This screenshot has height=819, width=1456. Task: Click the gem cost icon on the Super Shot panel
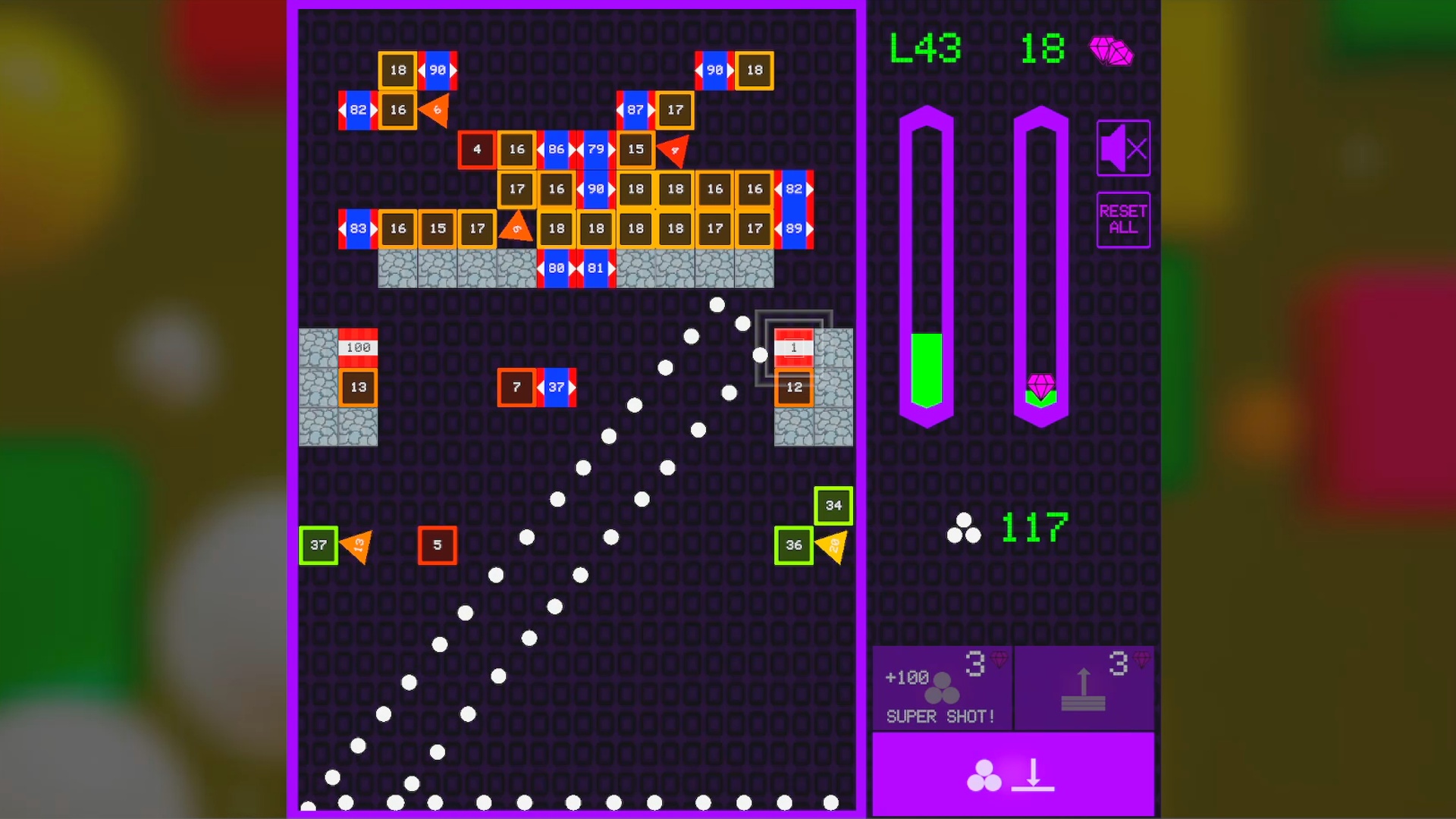[x=999, y=660]
